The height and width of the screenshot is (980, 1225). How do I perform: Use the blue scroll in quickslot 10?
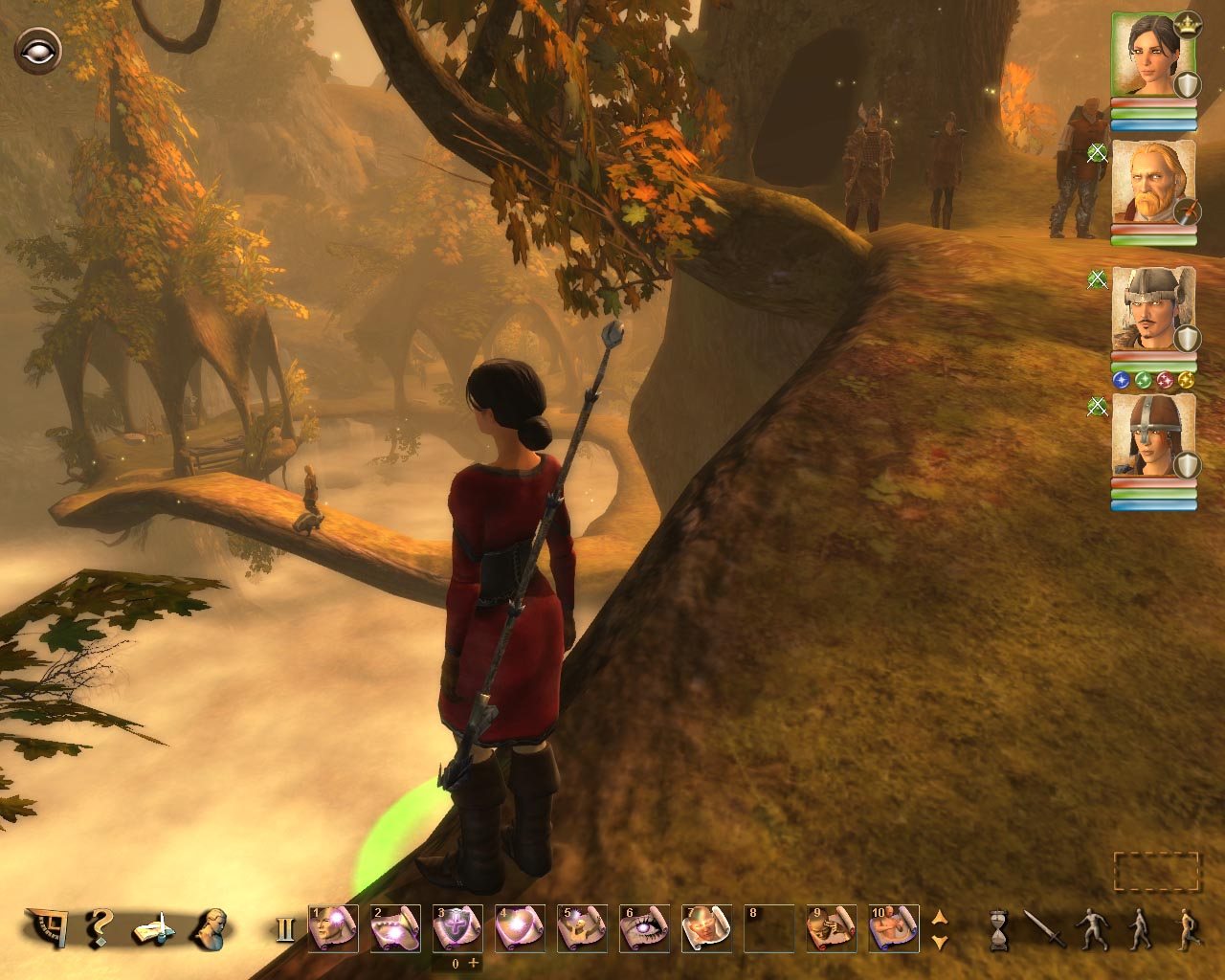(x=894, y=928)
